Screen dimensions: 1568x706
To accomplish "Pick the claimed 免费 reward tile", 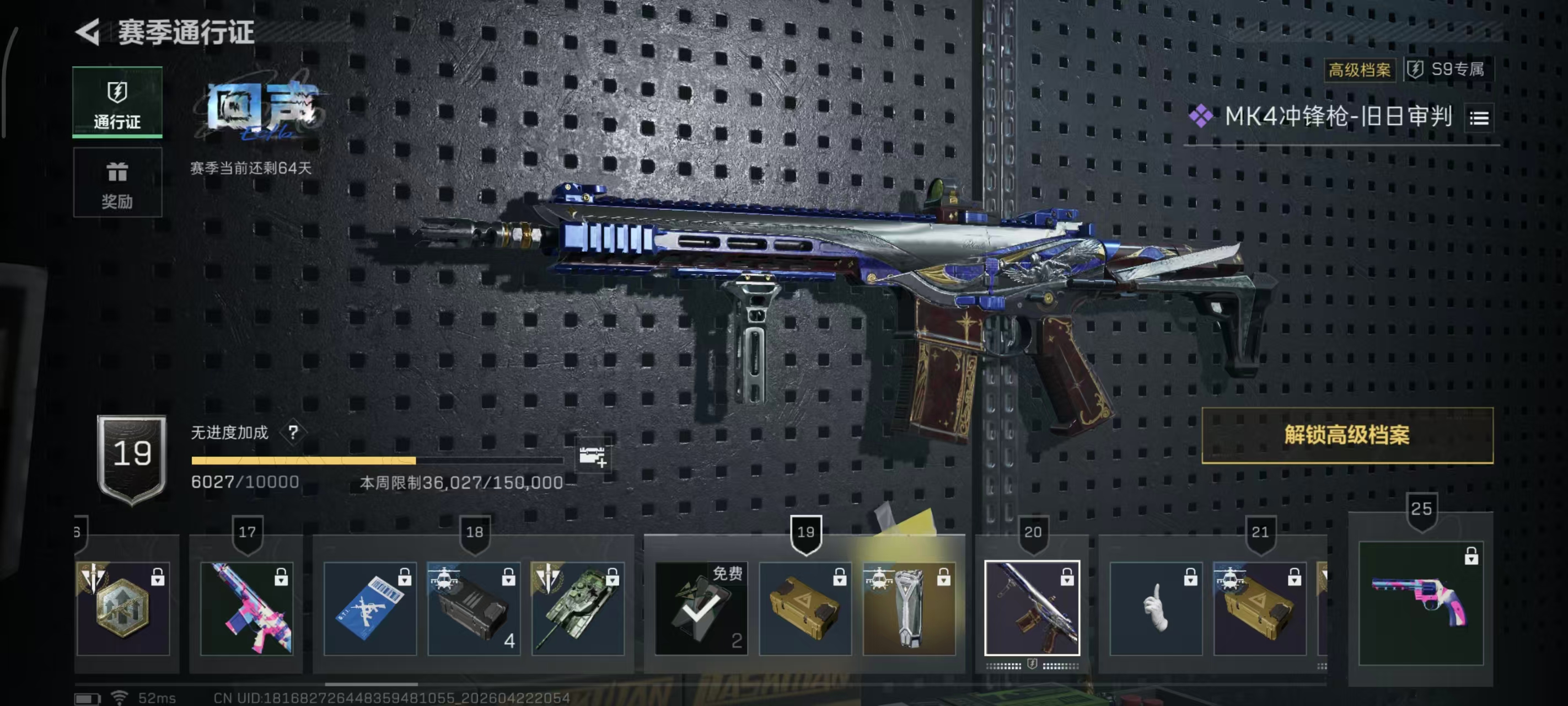I will (701, 608).
